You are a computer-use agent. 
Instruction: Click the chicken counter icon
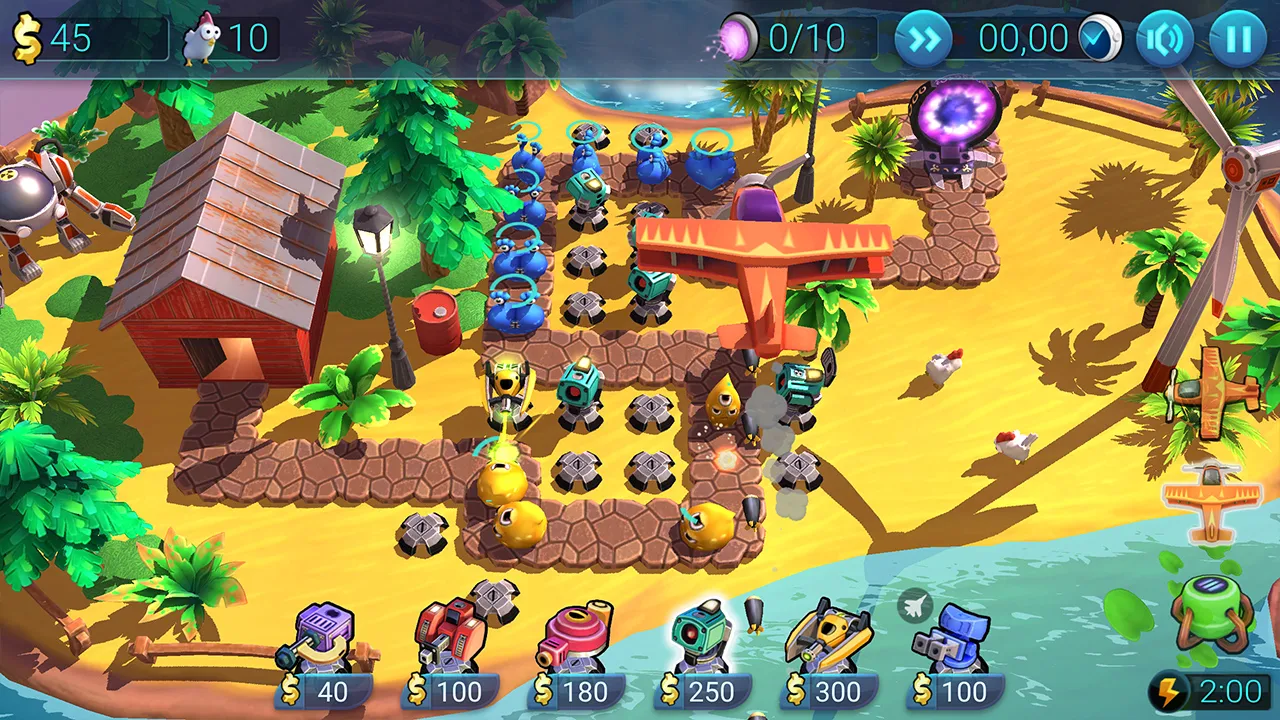pyautogui.click(x=203, y=38)
